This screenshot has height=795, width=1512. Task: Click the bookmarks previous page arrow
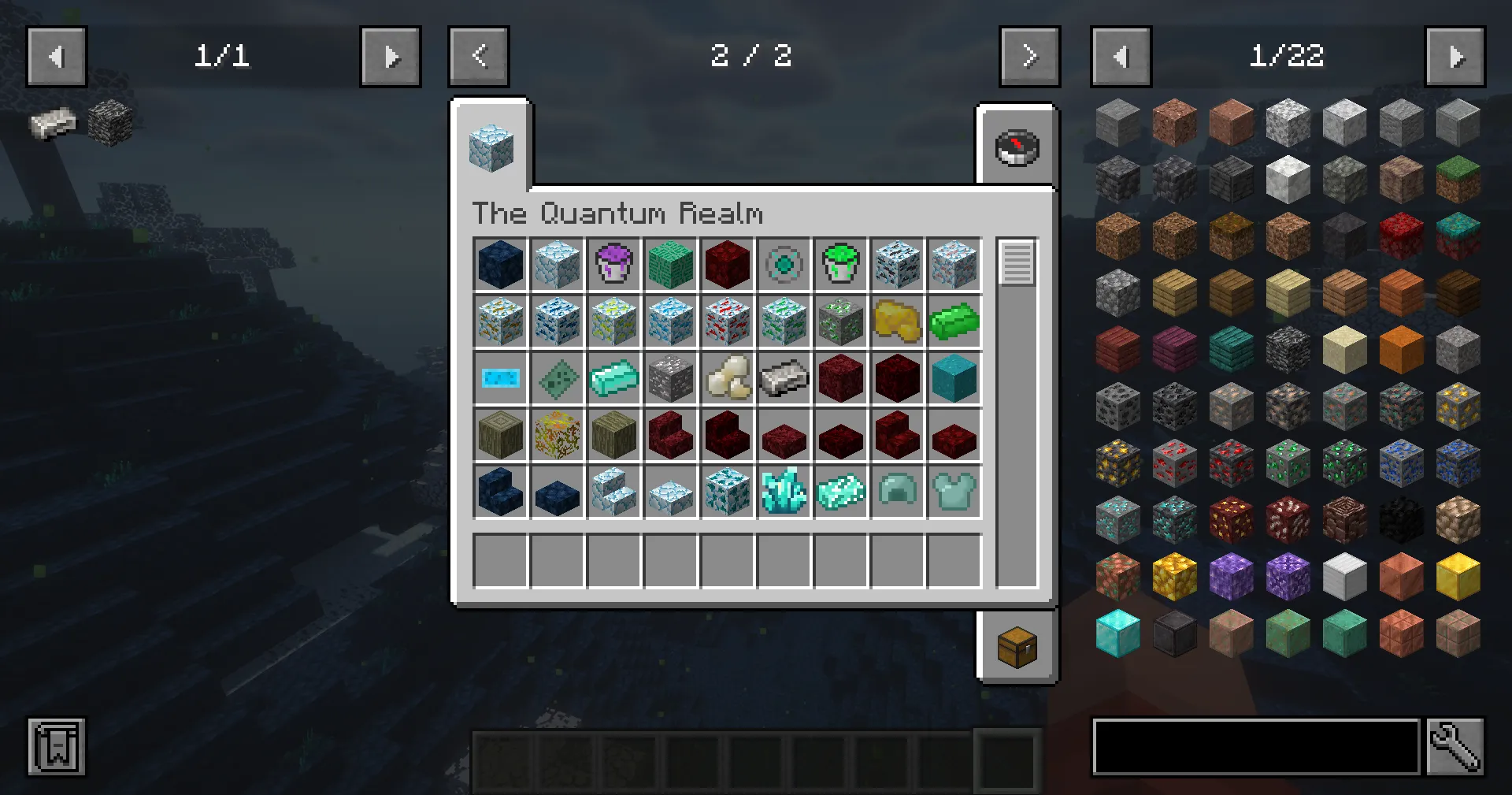(x=56, y=56)
